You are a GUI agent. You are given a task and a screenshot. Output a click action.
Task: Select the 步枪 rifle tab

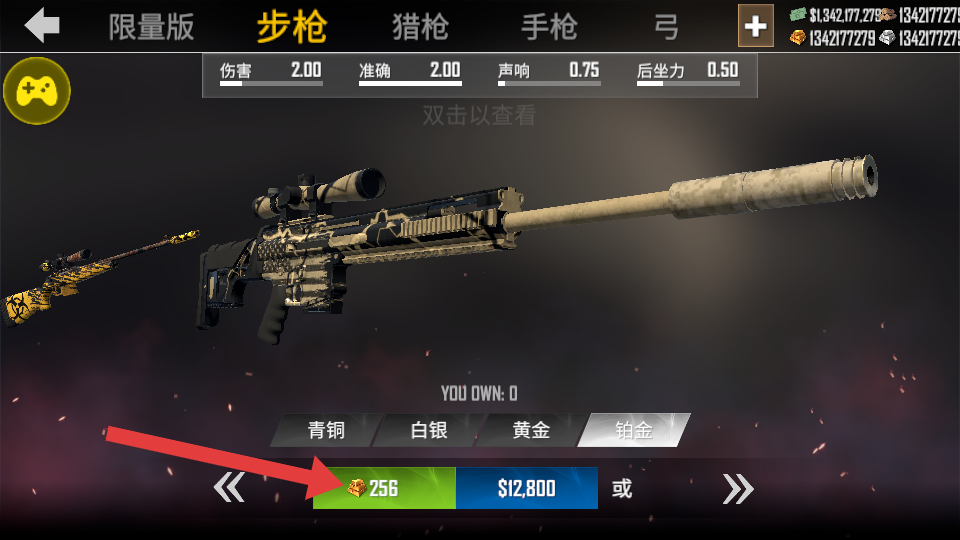click(x=291, y=27)
